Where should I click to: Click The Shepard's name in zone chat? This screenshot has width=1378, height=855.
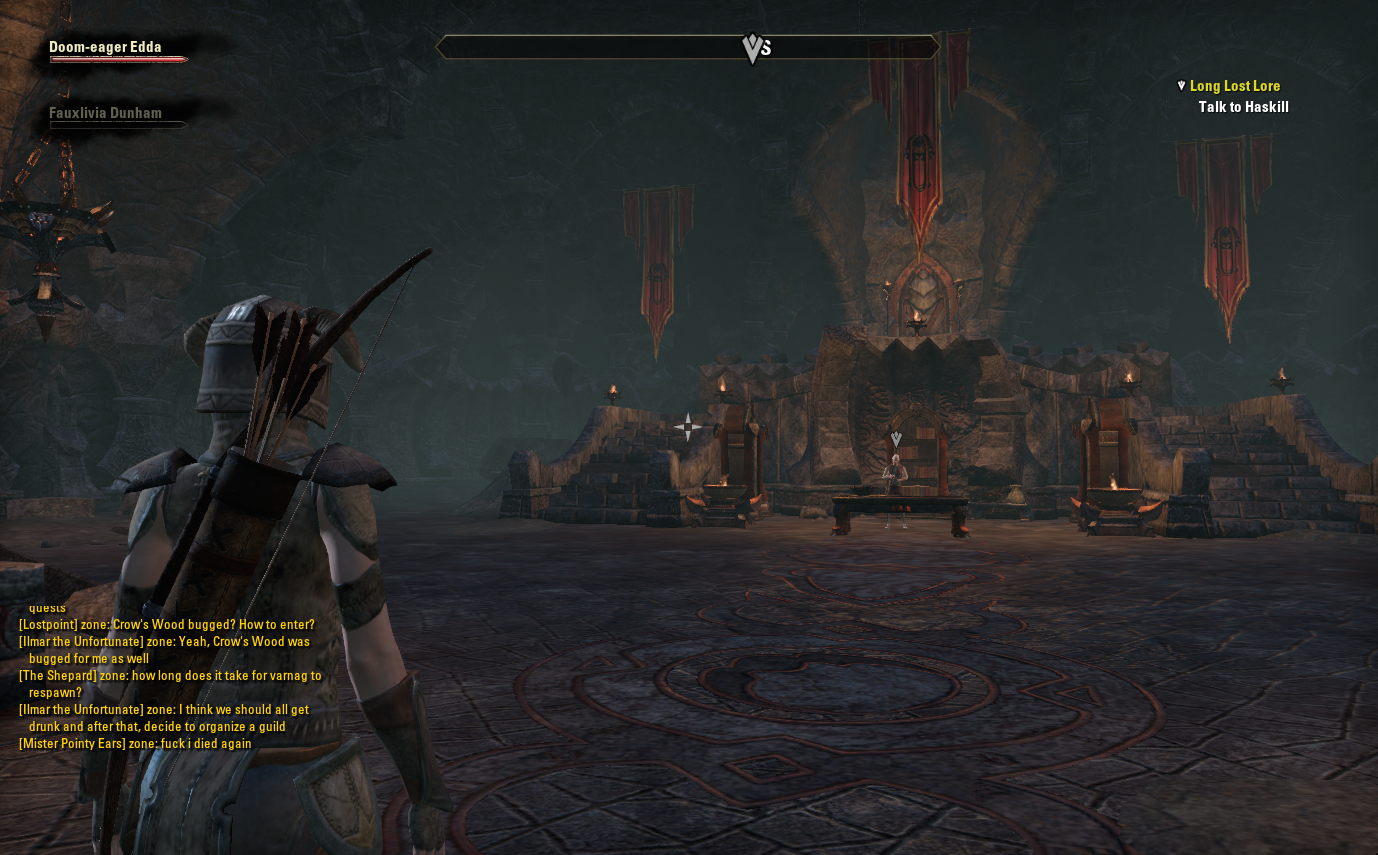[x=58, y=676]
